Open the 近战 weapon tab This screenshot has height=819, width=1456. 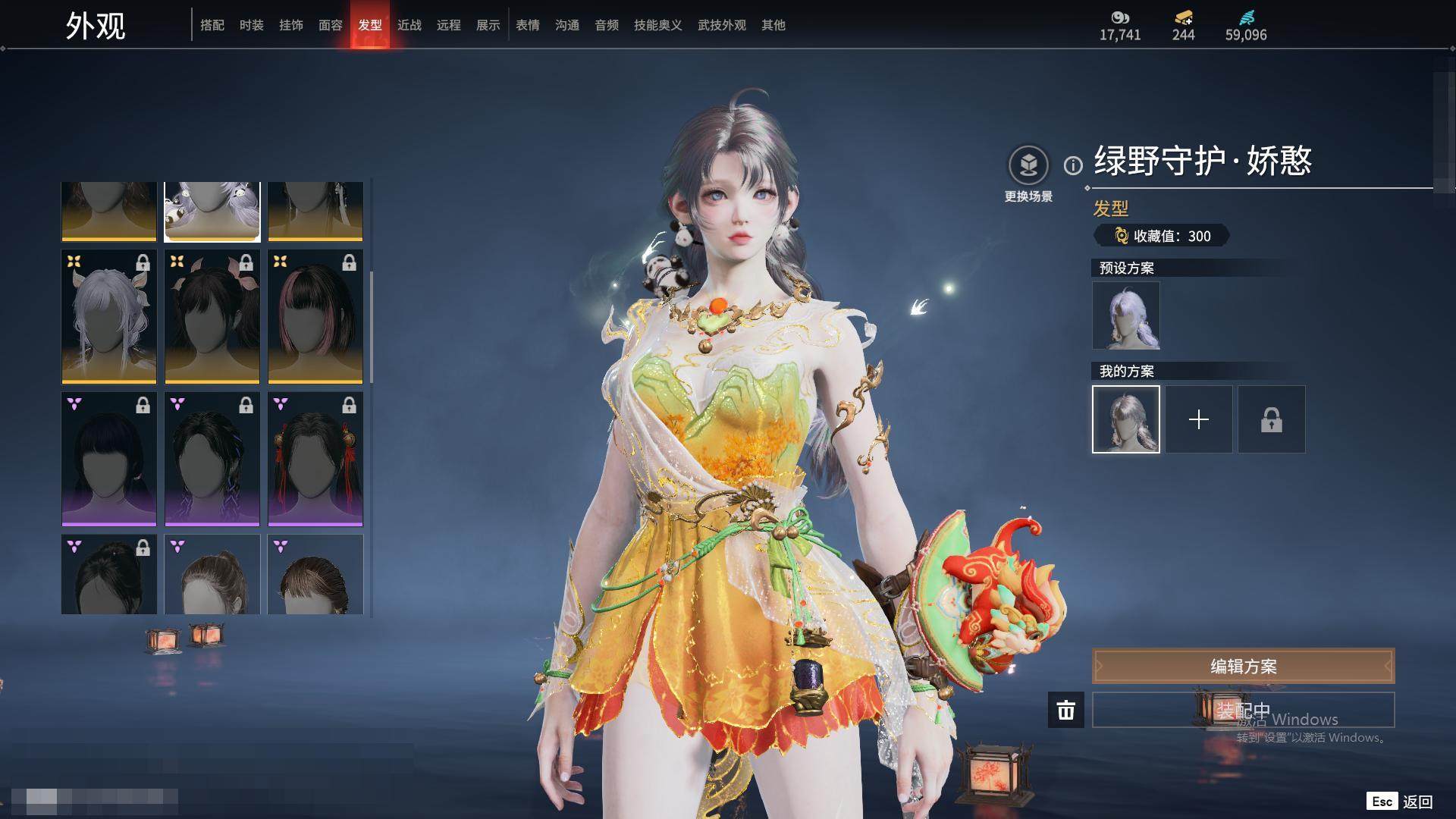pyautogui.click(x=409, y=25)
